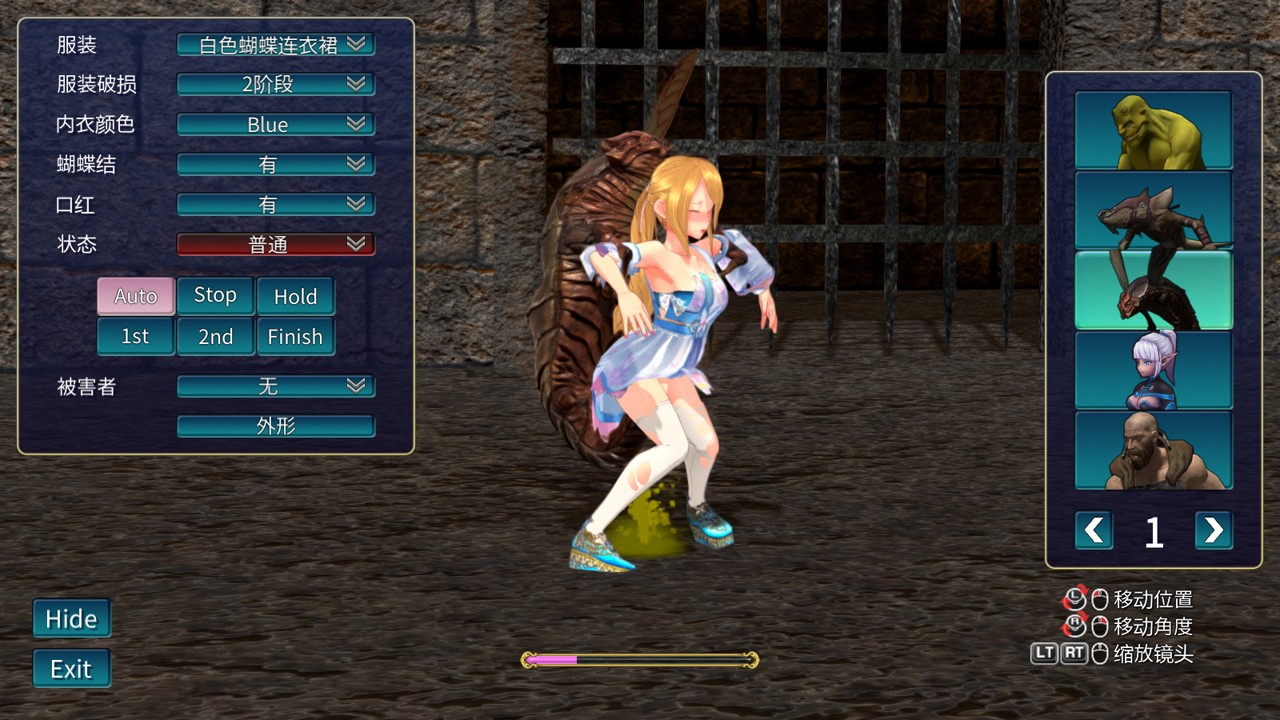Image resolution: width=1280 pixels, height=720 pixels.
Task: Open the red 状态 status dropdown
Action: (275, 244)
